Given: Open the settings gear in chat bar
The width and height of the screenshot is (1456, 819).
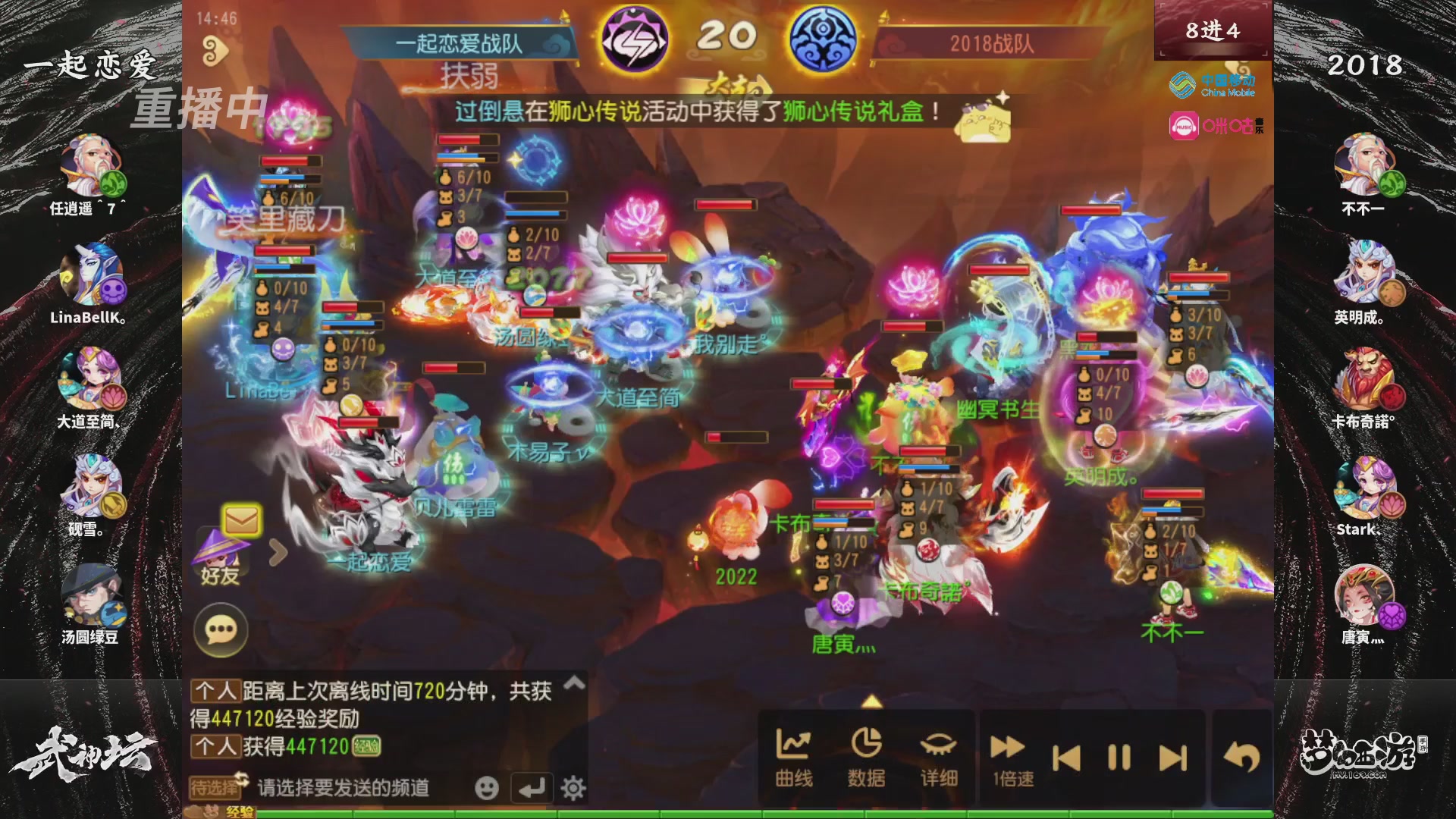Looking at the screenshot, I should click(x=573, y=789).
